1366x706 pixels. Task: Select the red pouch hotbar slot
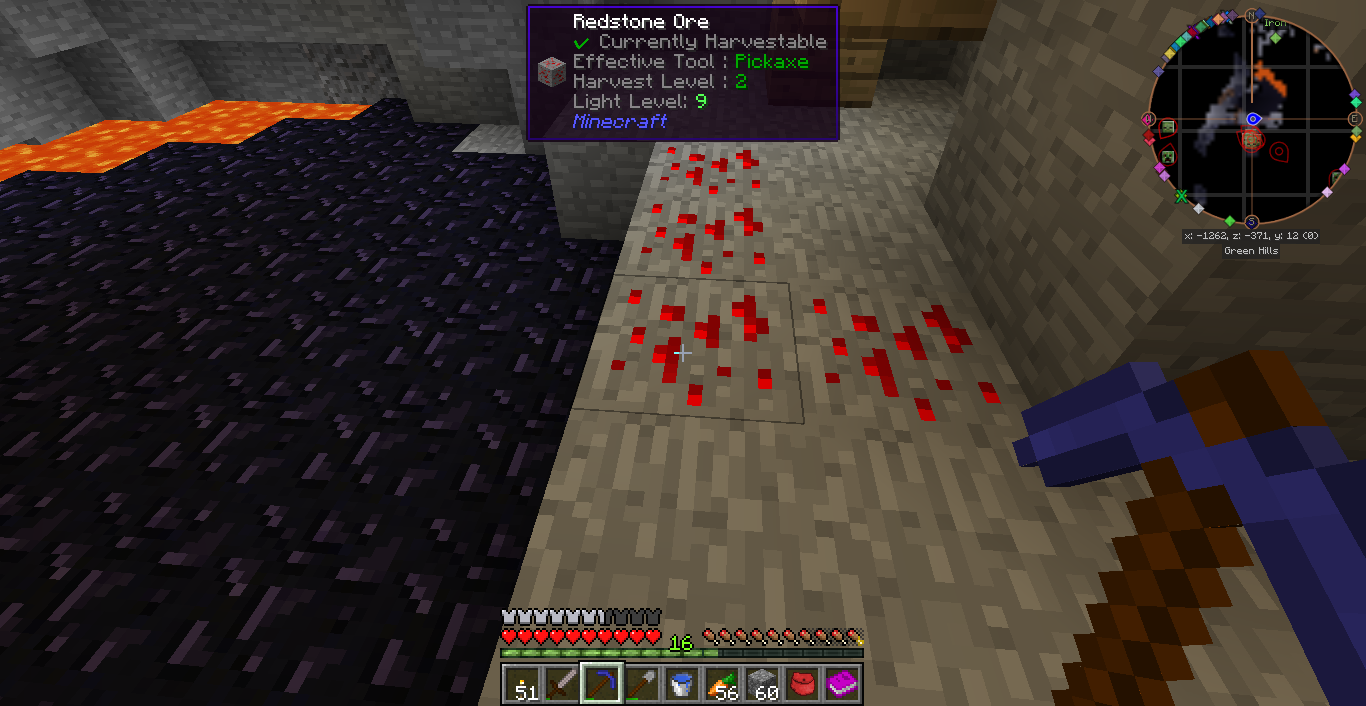802,684
